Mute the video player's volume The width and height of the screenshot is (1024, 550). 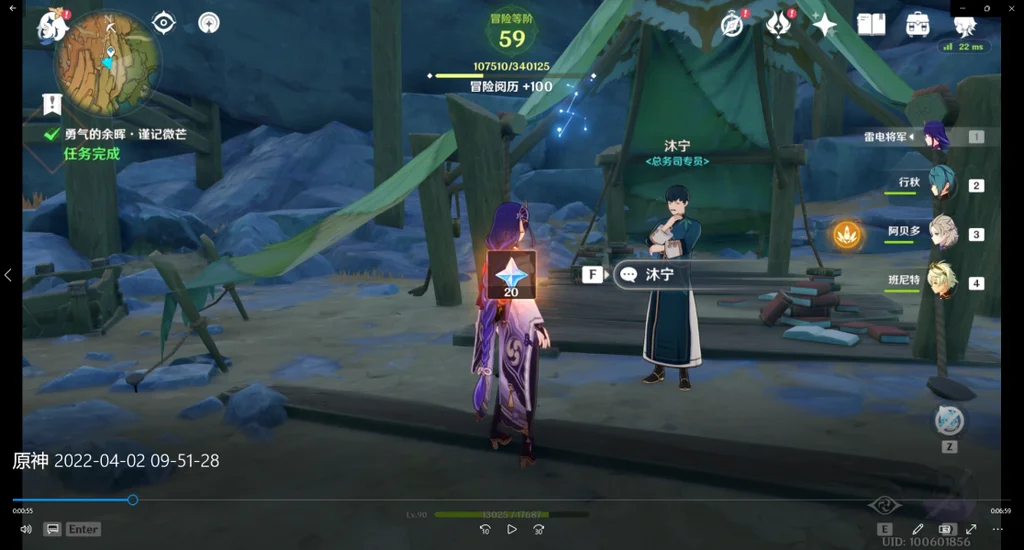[26, 529]
